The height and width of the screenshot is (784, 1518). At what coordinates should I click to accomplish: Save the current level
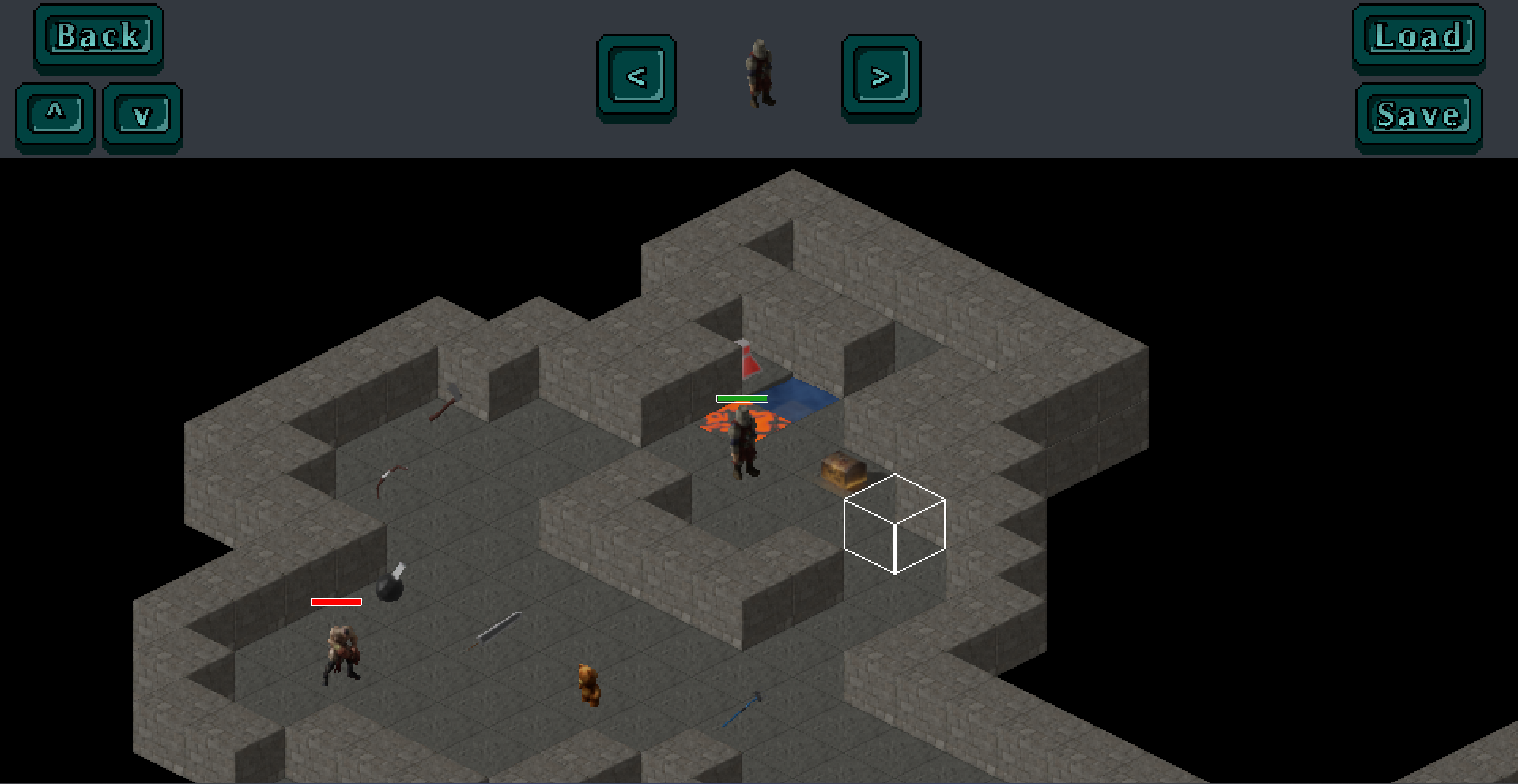pyautogui.click(x=1419, y=116)
